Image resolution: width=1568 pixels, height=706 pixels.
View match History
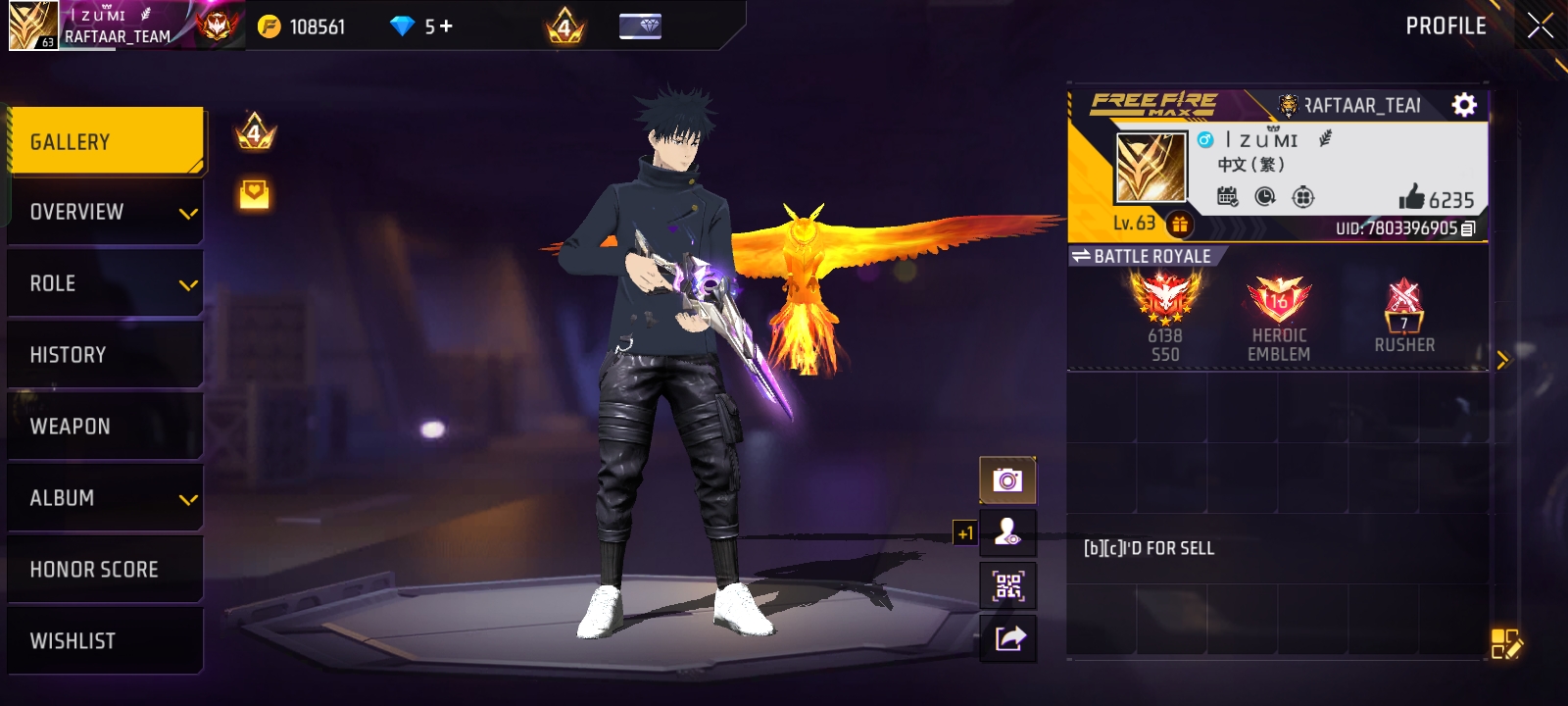(106, 355)
